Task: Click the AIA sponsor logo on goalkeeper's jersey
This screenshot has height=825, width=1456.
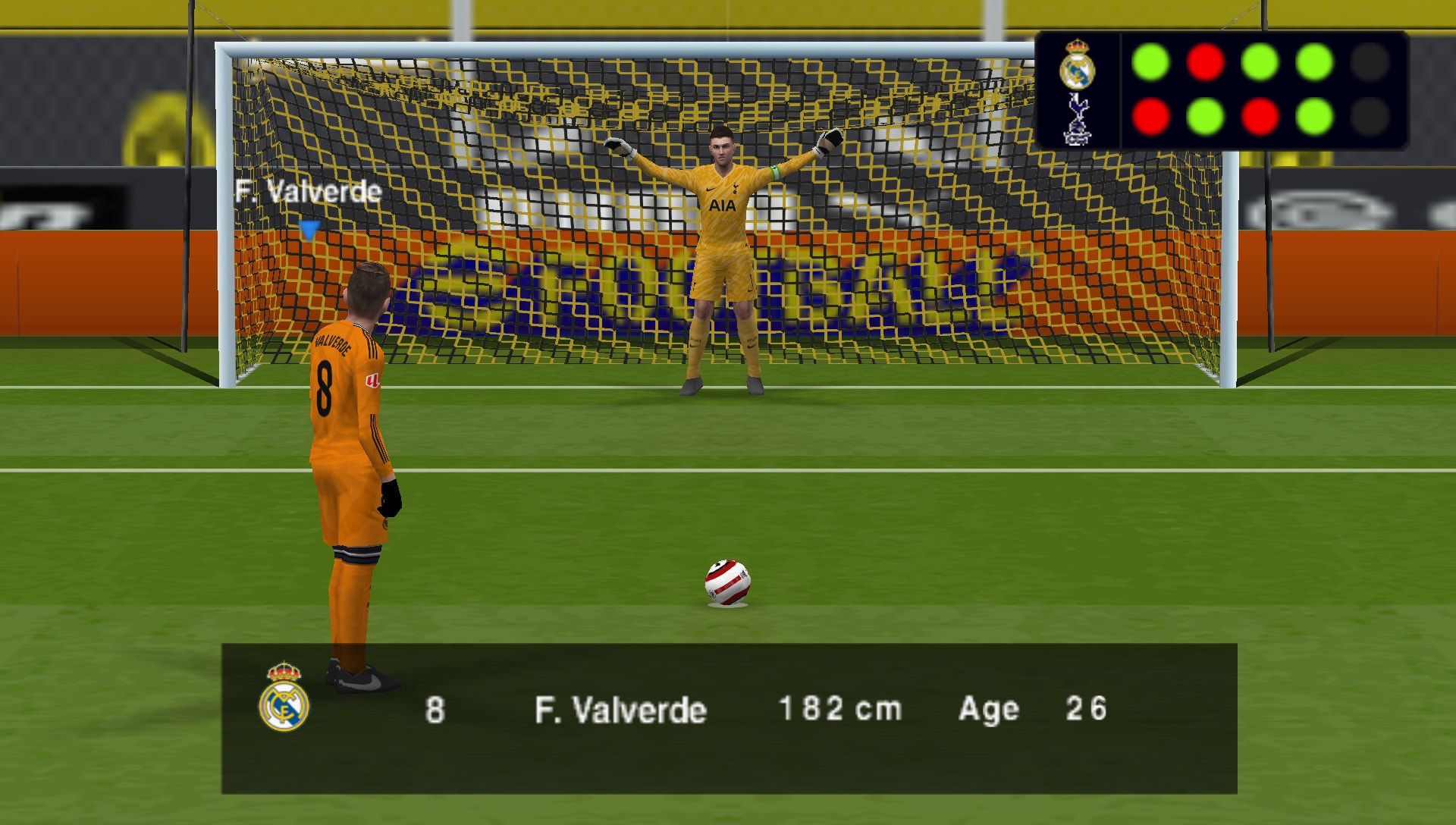Action: [721, 207]
